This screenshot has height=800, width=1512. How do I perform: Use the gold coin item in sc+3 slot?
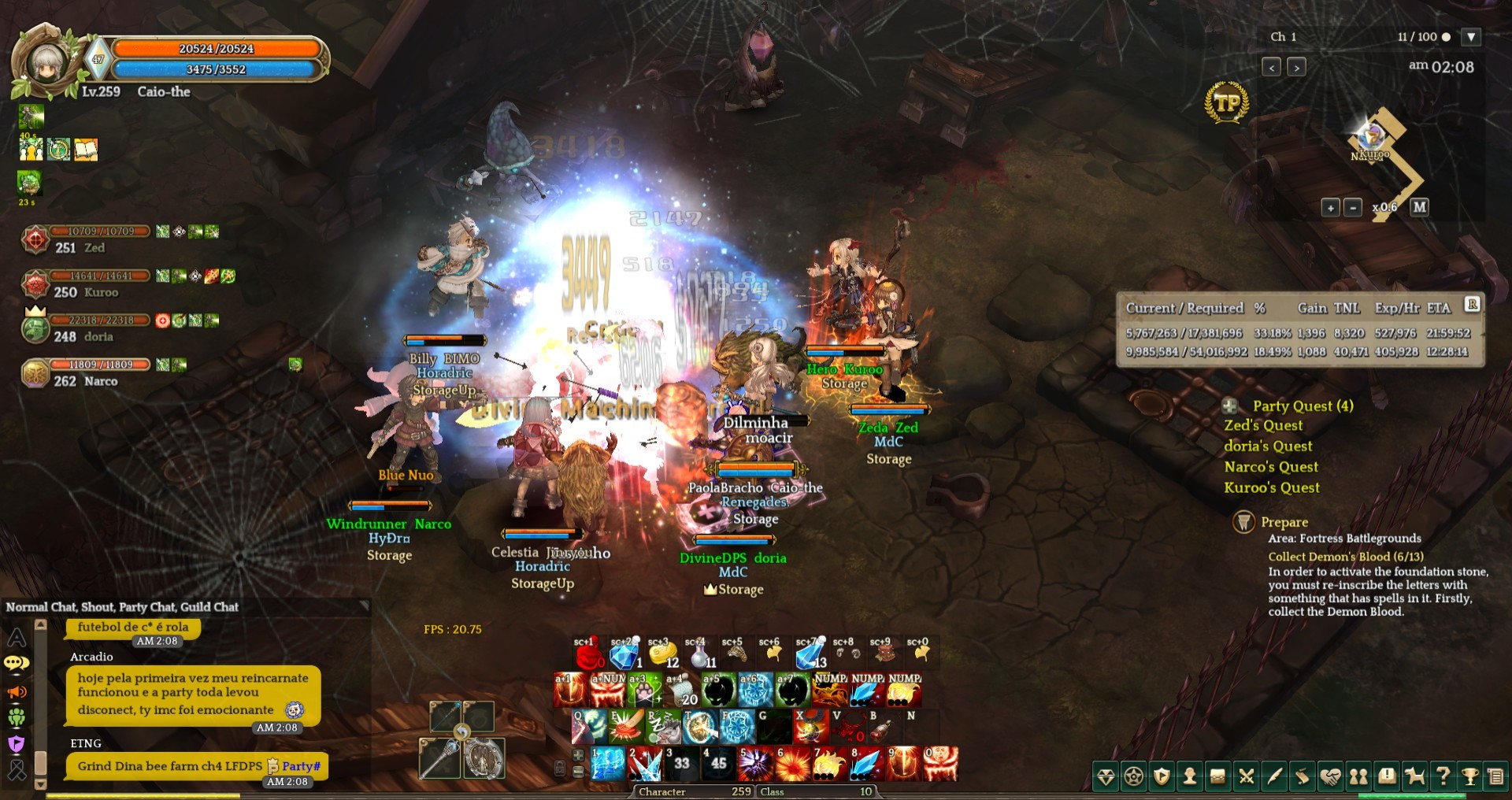tap(663, 654)
